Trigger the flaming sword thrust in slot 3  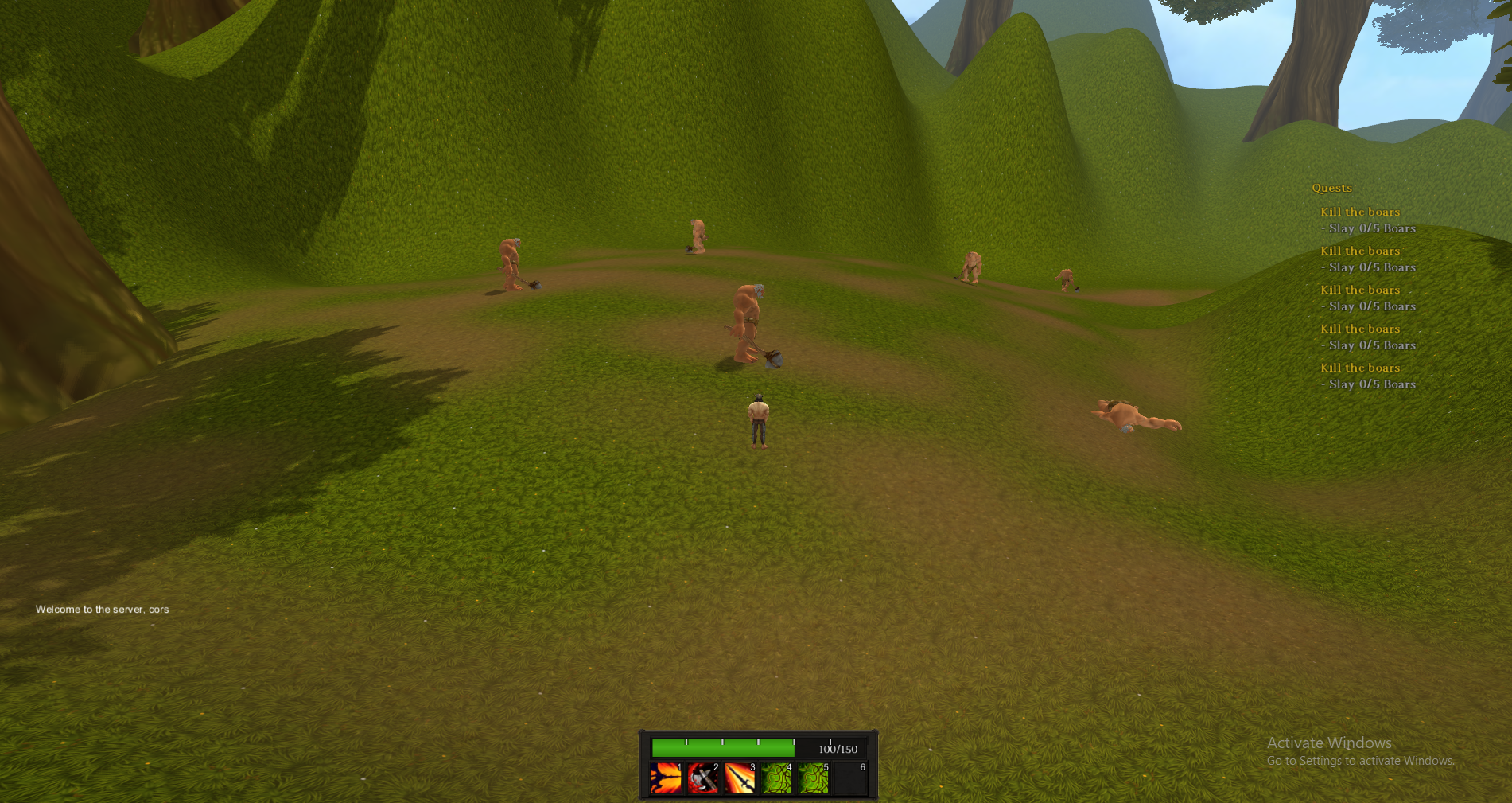[740, 778]
